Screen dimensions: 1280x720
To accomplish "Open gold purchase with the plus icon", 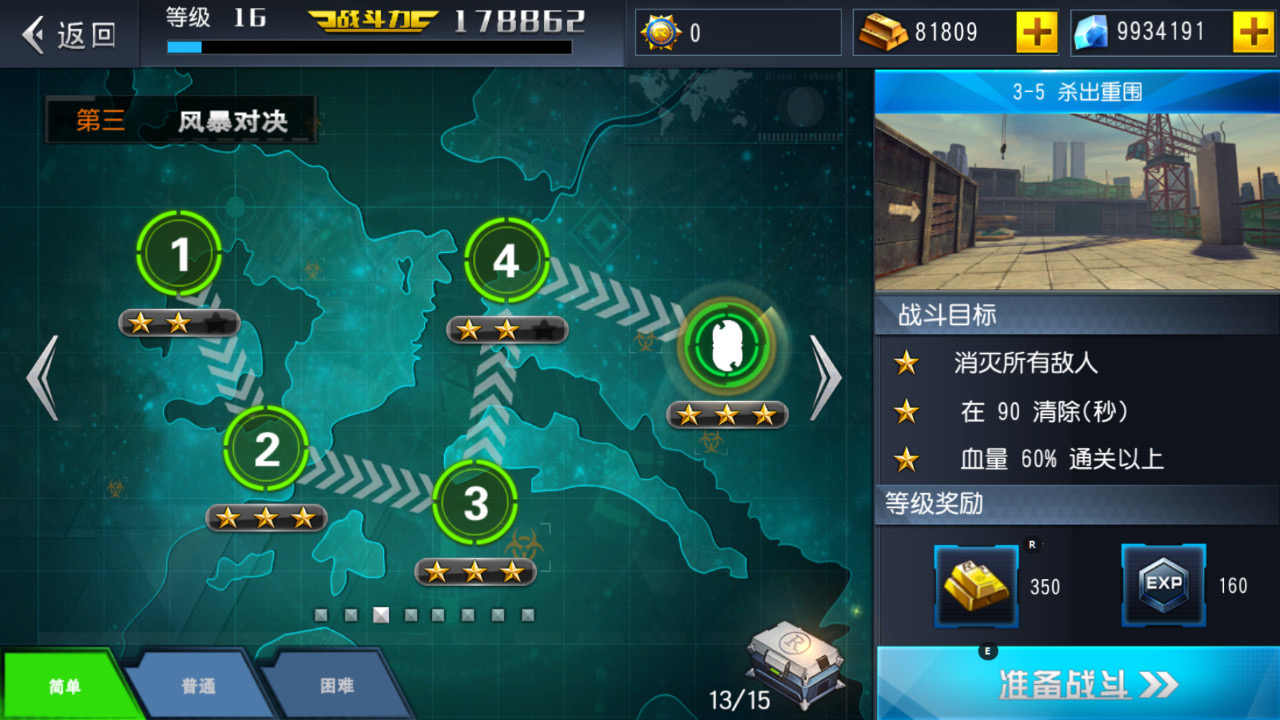I will click(x=1035, y=31).
